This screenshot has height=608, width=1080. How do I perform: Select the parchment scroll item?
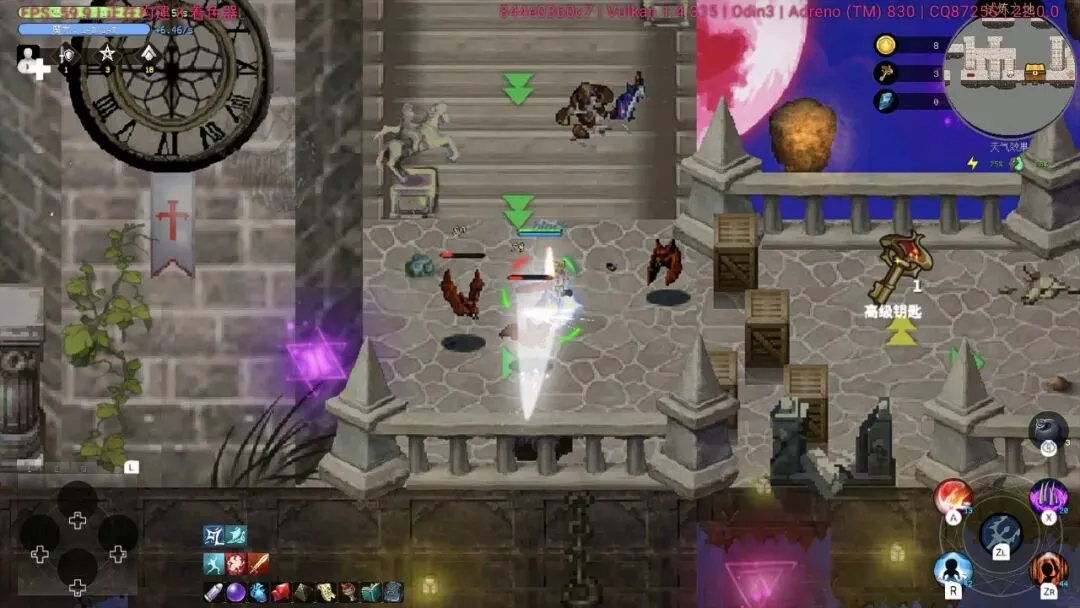pos(325,592)
